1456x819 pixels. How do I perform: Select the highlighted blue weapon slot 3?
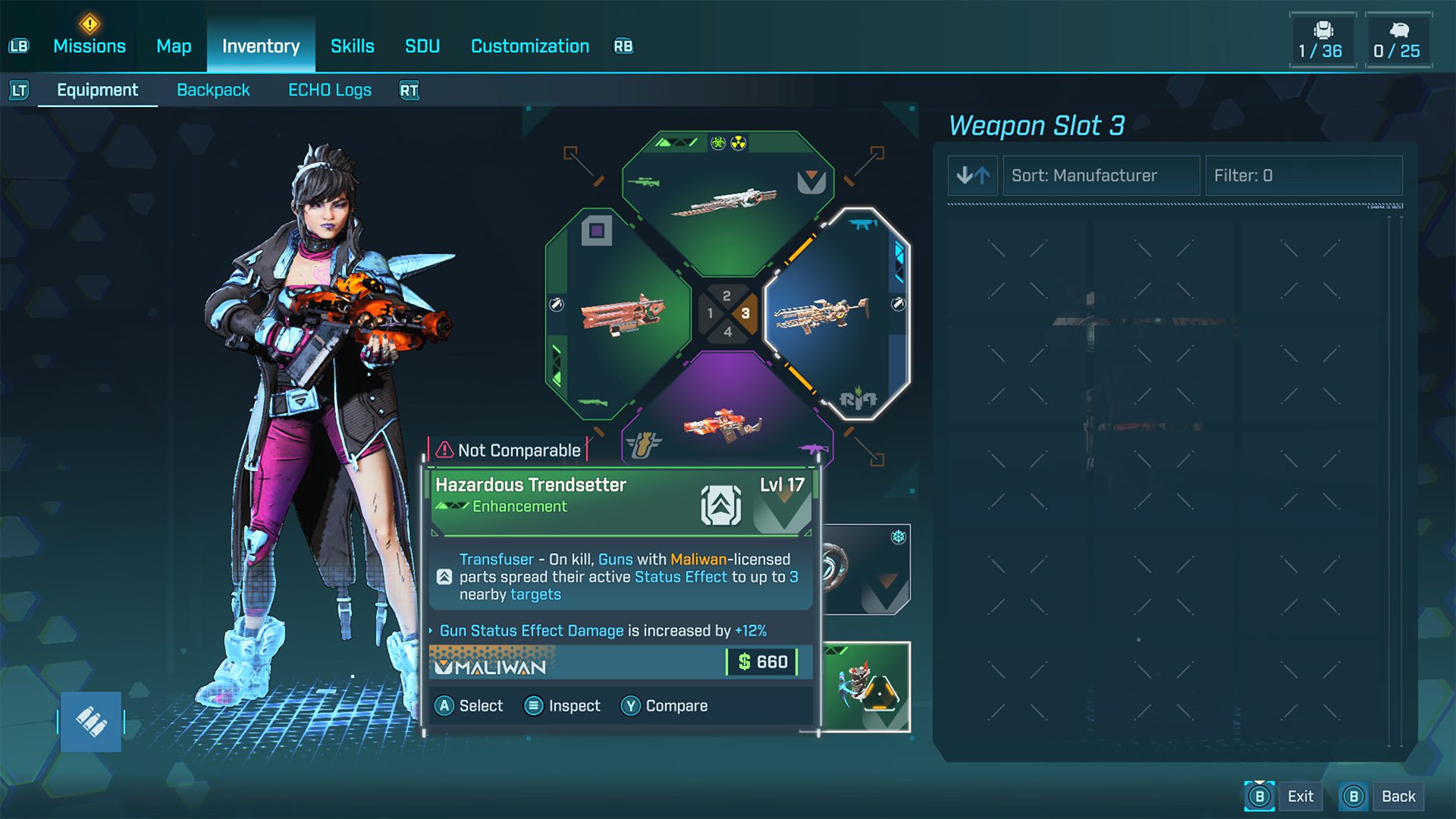click(833, 313)
